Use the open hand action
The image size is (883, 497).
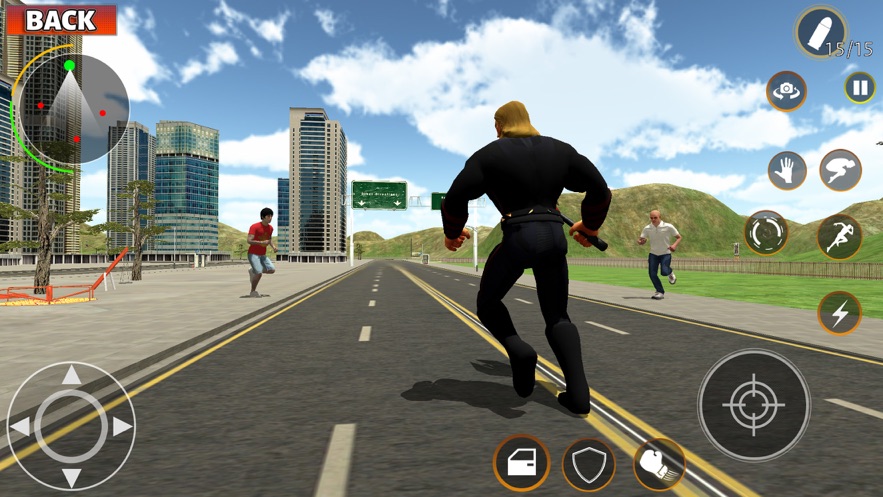pos(787,171)
